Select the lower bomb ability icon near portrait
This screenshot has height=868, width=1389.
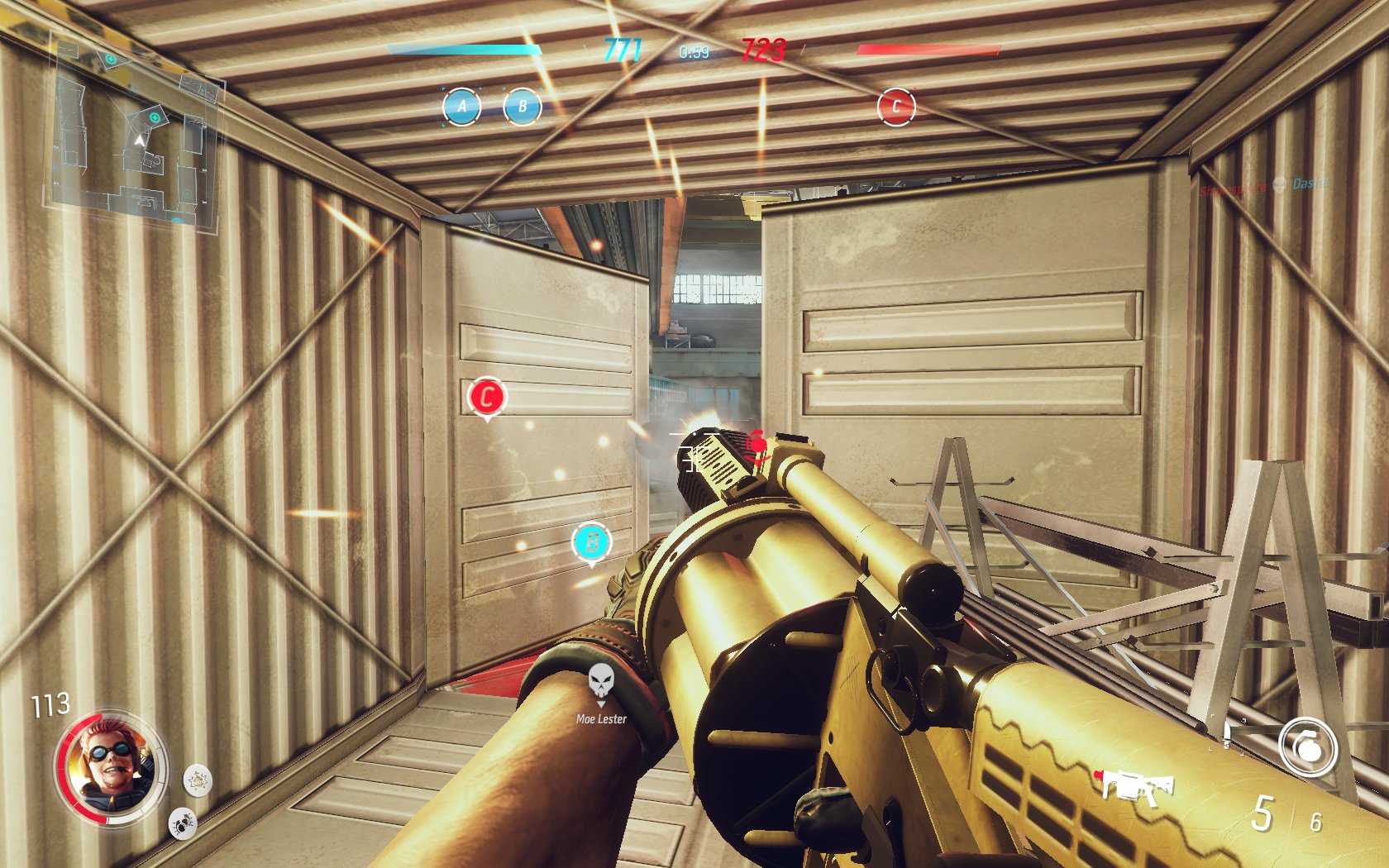tap(184, 823)
